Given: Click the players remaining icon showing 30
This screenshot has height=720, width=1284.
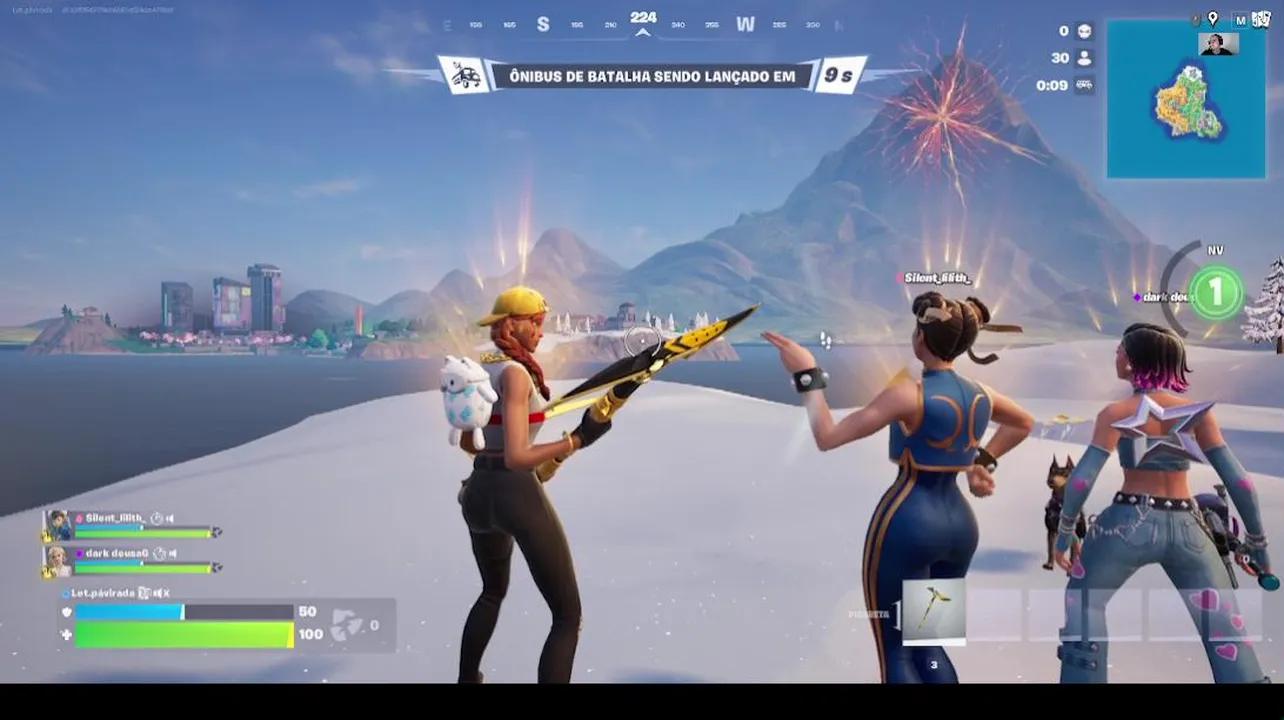Looking at the screenshot, I should click(1084, 58).
